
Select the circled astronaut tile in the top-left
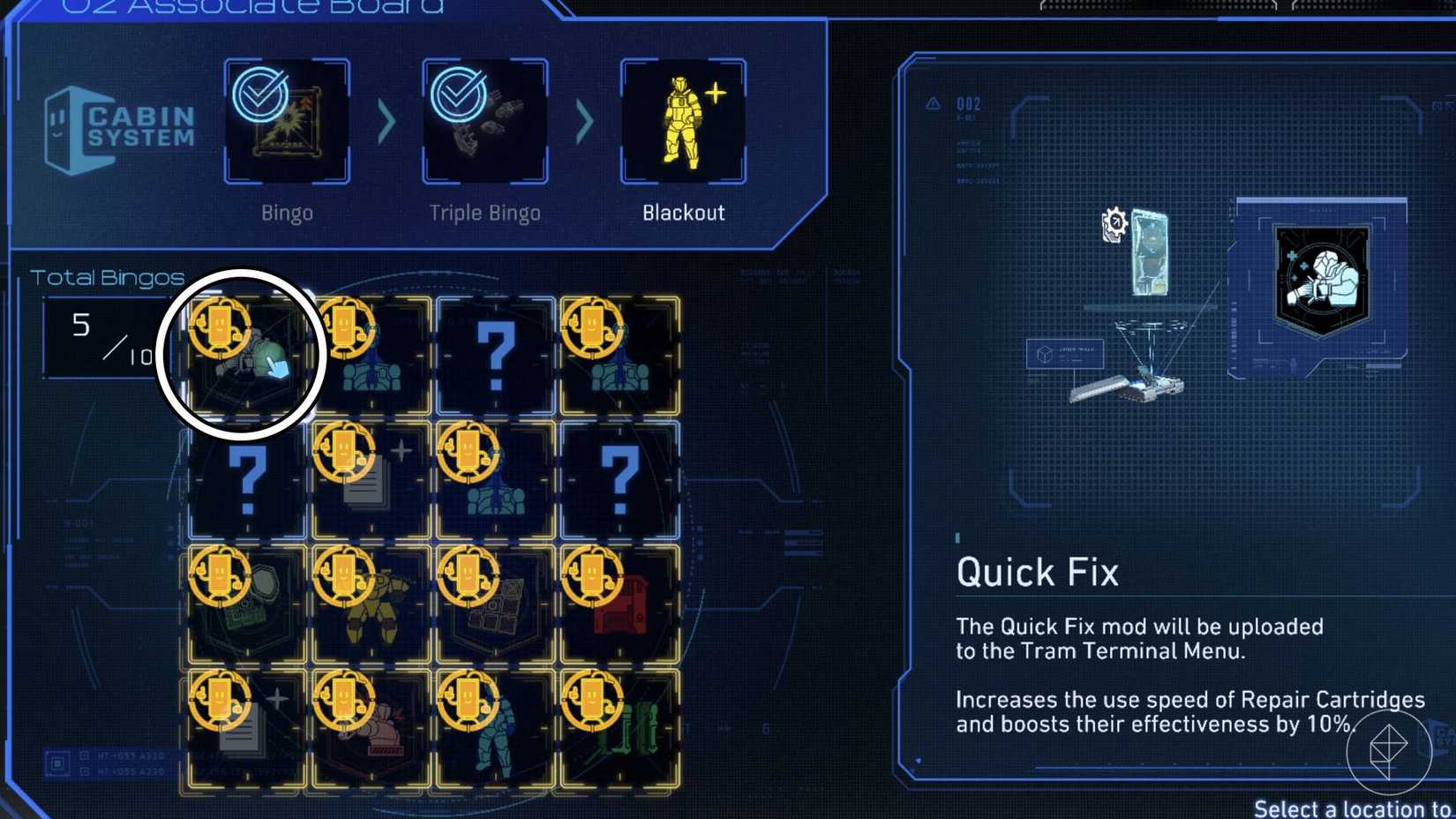click(241, 353)
